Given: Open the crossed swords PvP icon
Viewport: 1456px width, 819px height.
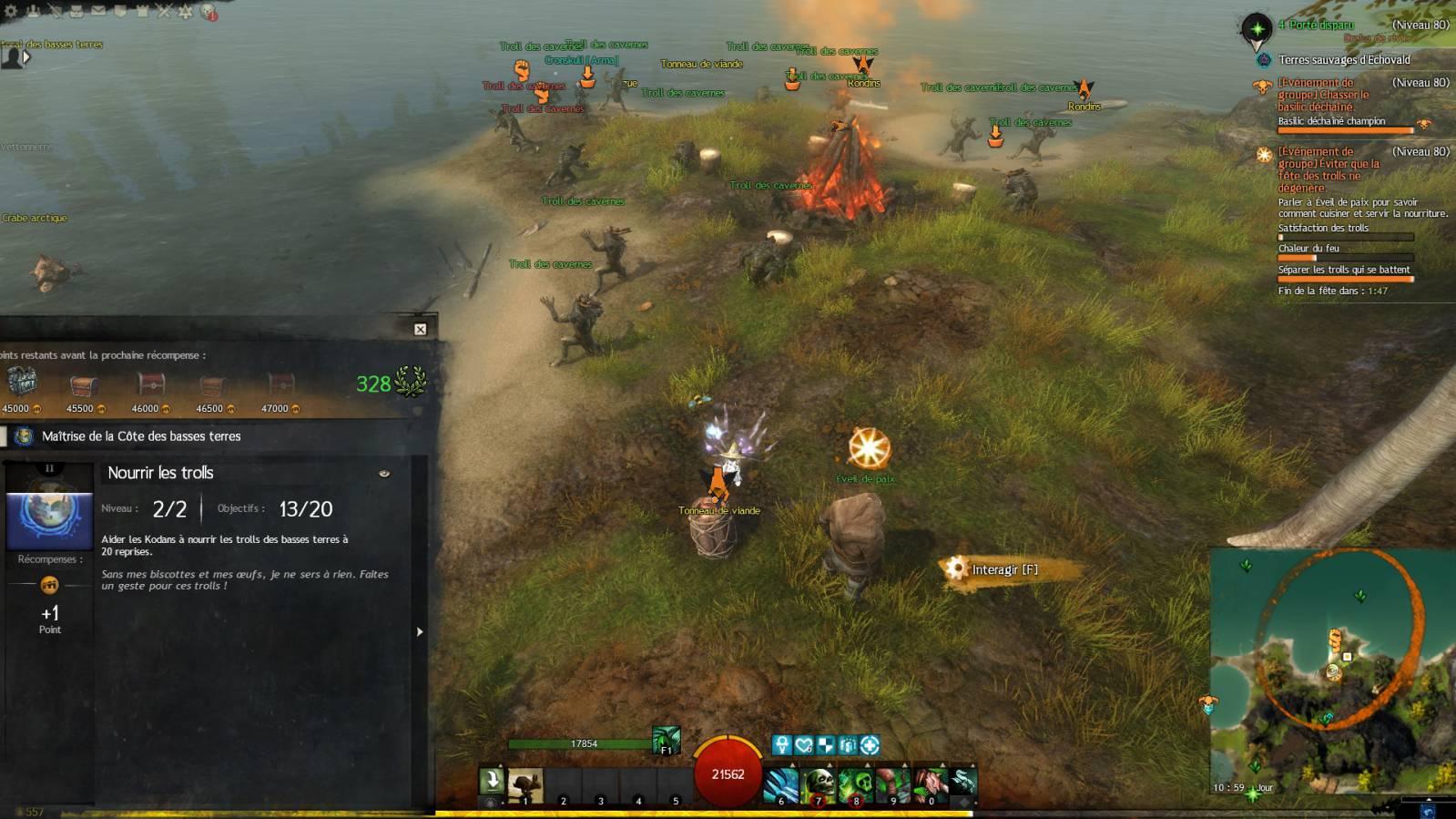Looking at the screenshot, I should 164,11.
